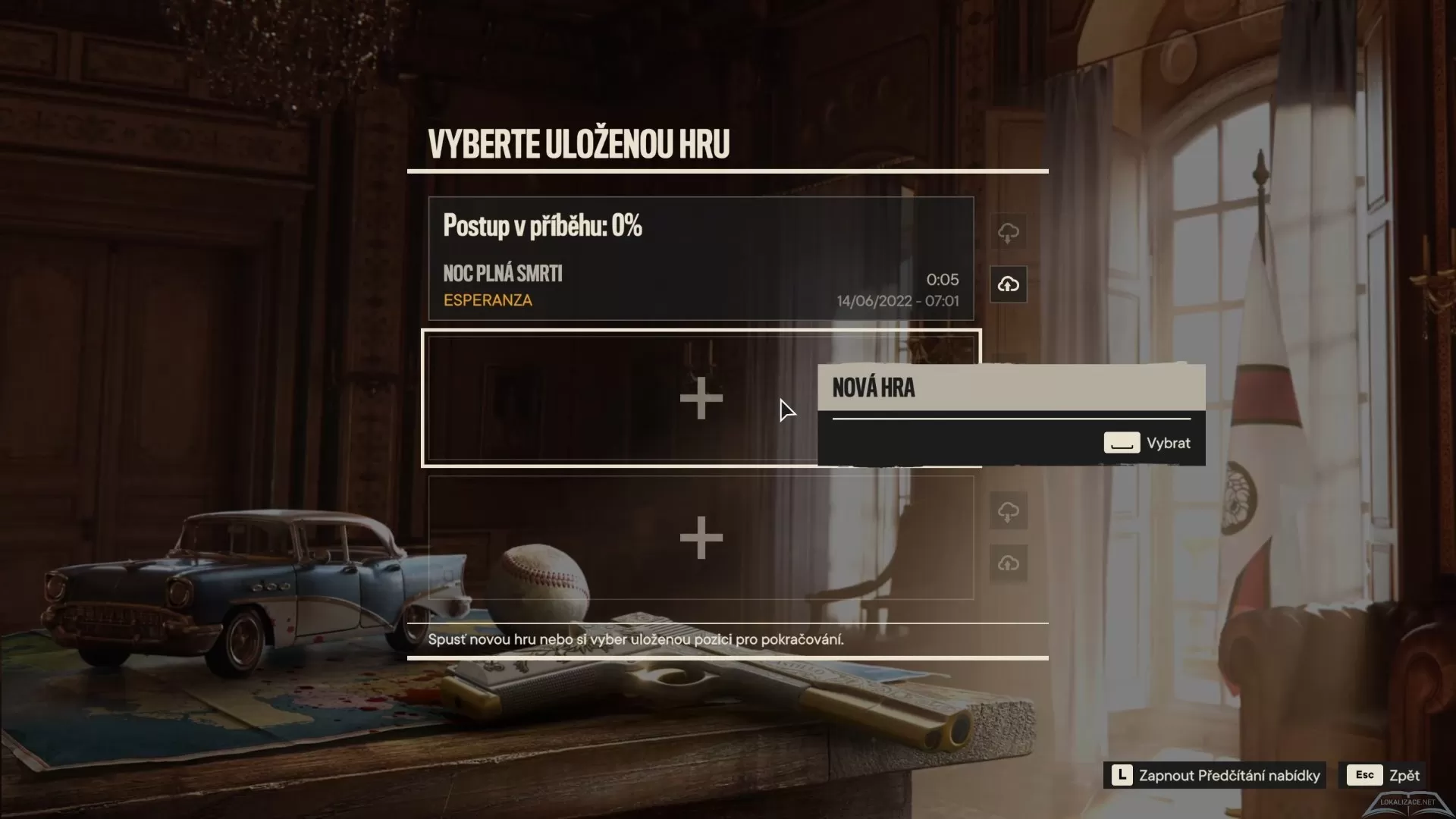Click the ESPERANZA location label

point(488,300)
